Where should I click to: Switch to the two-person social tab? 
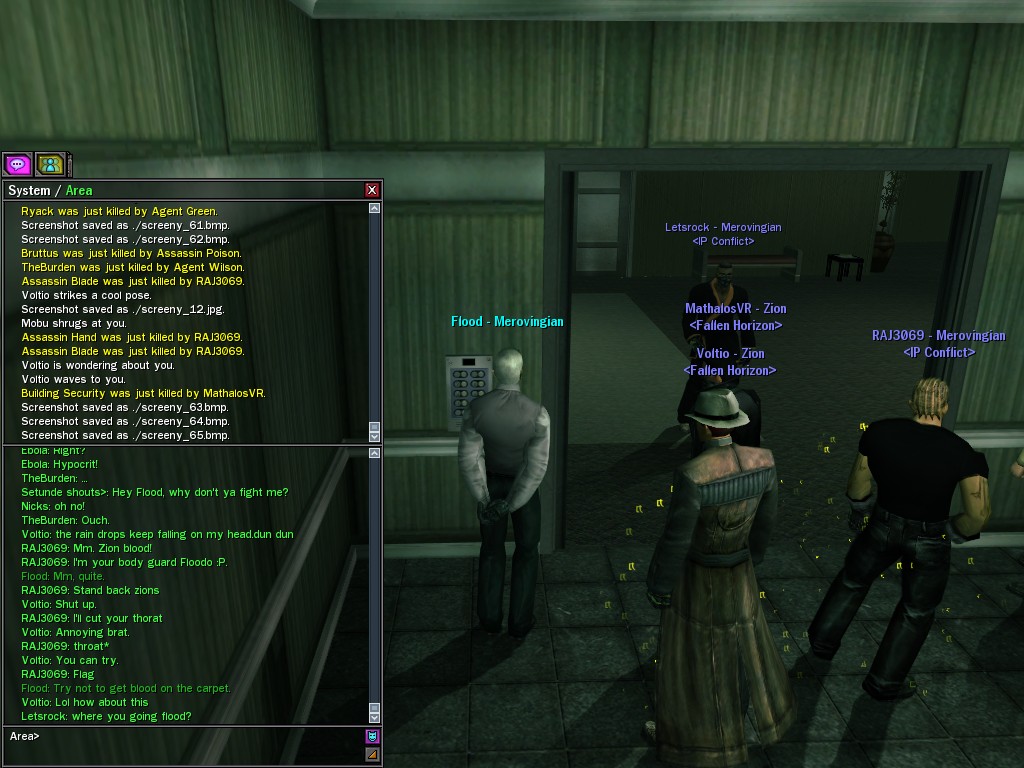[x=49, y=164]
